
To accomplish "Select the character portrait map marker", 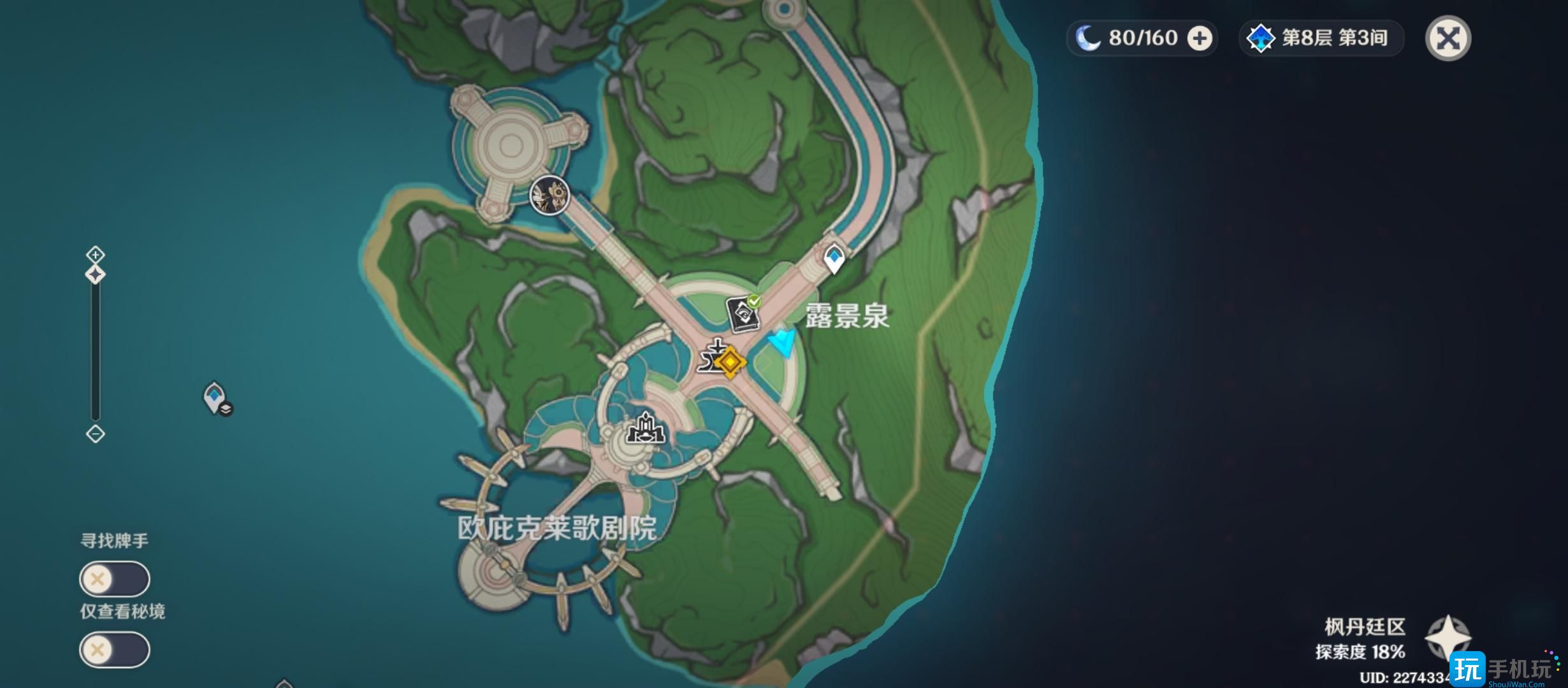I will pos(549,195).
